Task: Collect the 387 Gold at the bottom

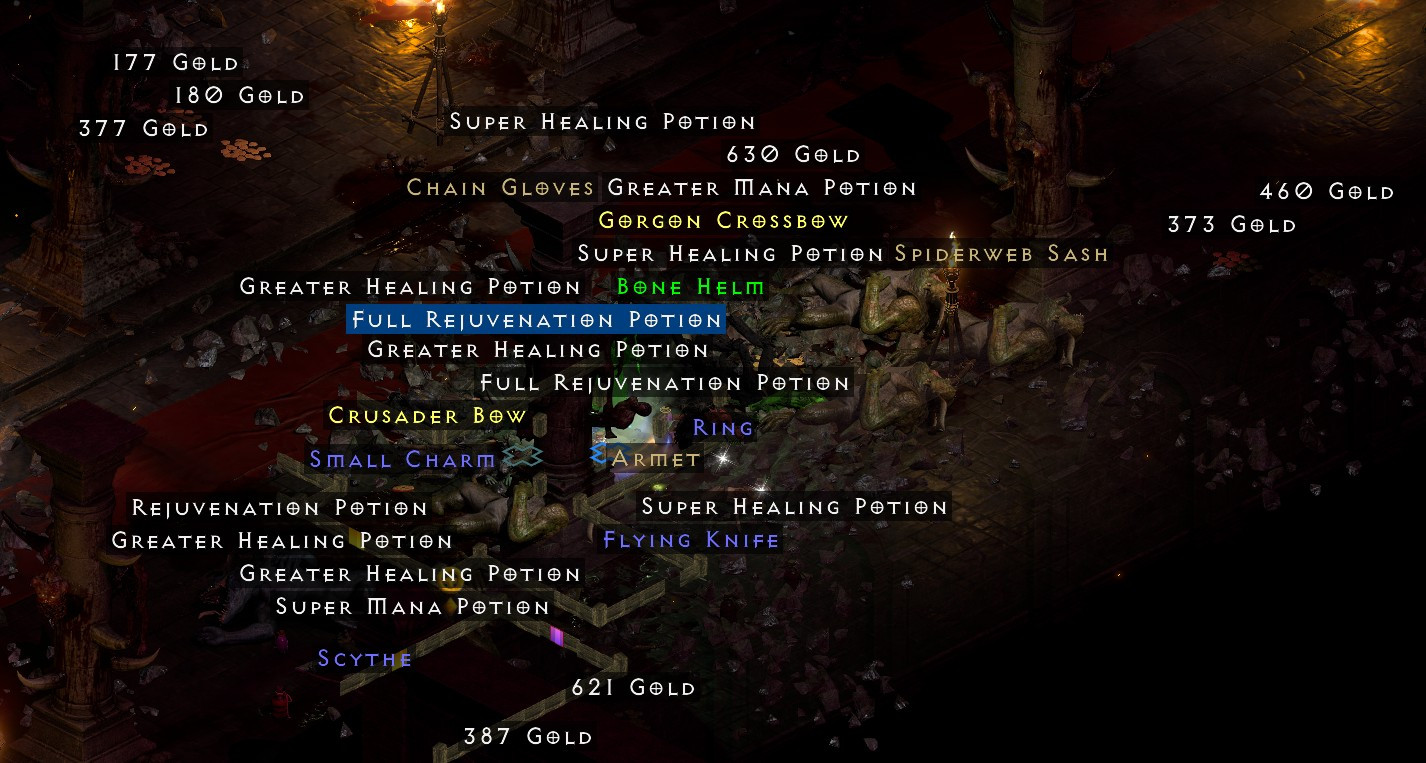Action: (x=529, y=736)
